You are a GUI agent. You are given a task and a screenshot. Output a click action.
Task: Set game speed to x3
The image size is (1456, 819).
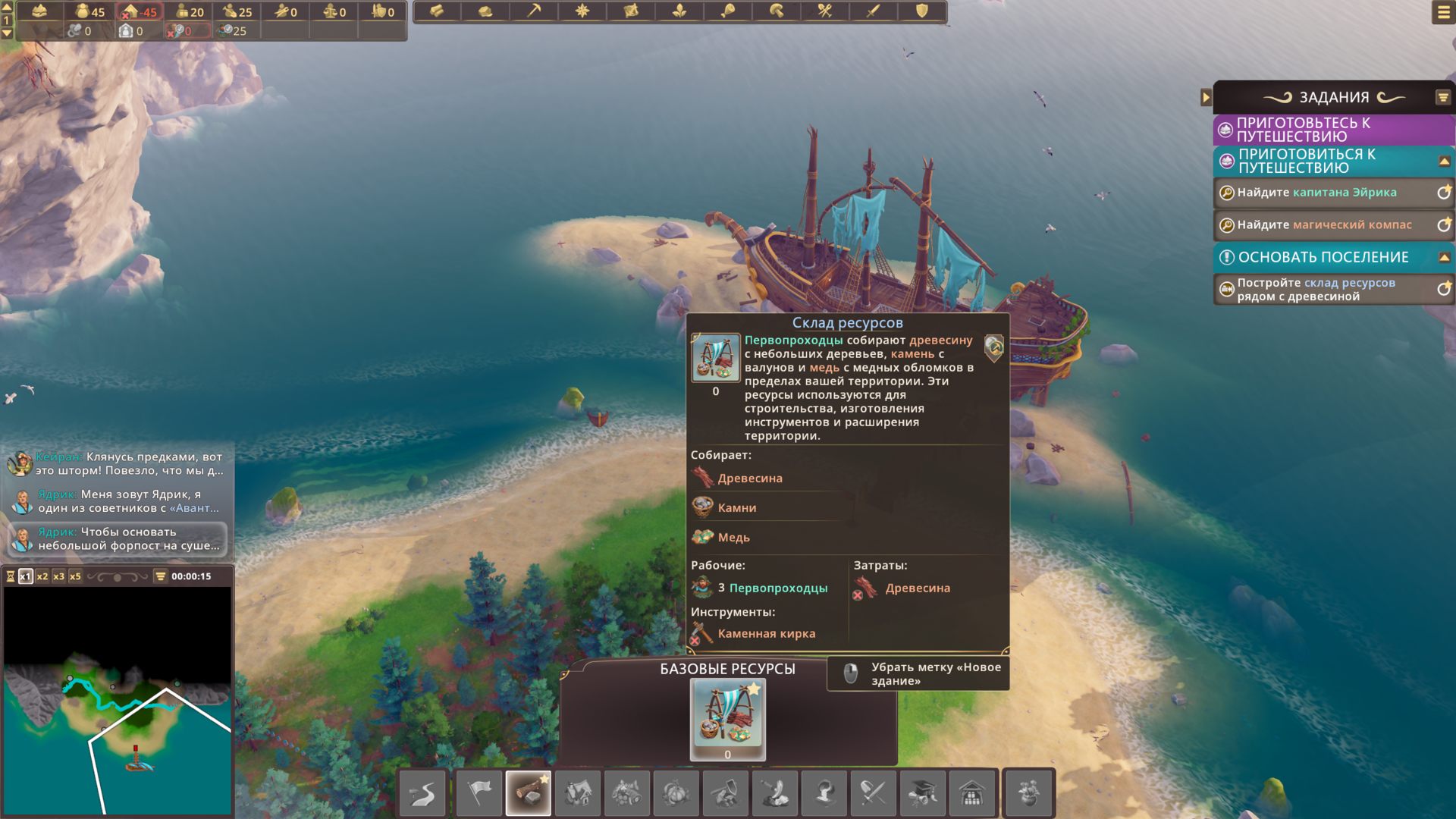pyautogui.click(x=59, y=576)
